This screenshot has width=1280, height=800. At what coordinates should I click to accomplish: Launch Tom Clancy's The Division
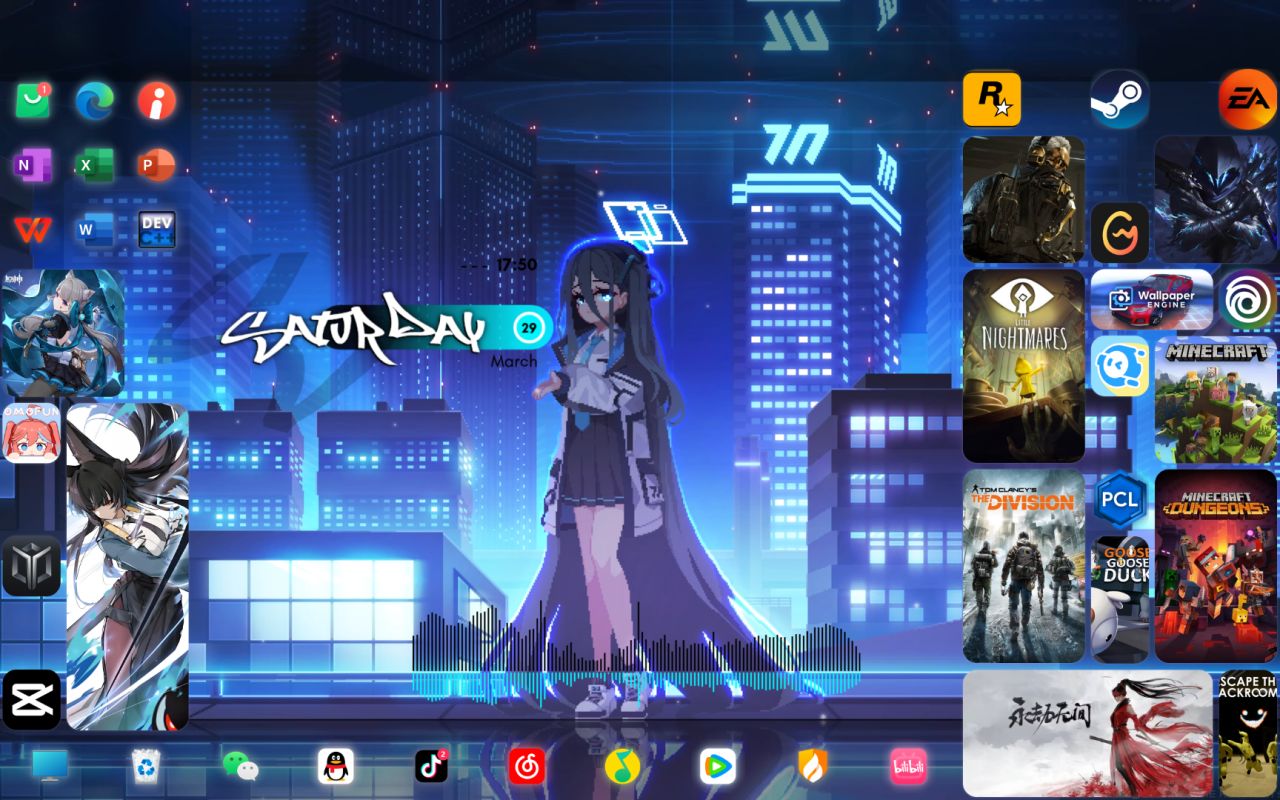(x=1023, y=565)
